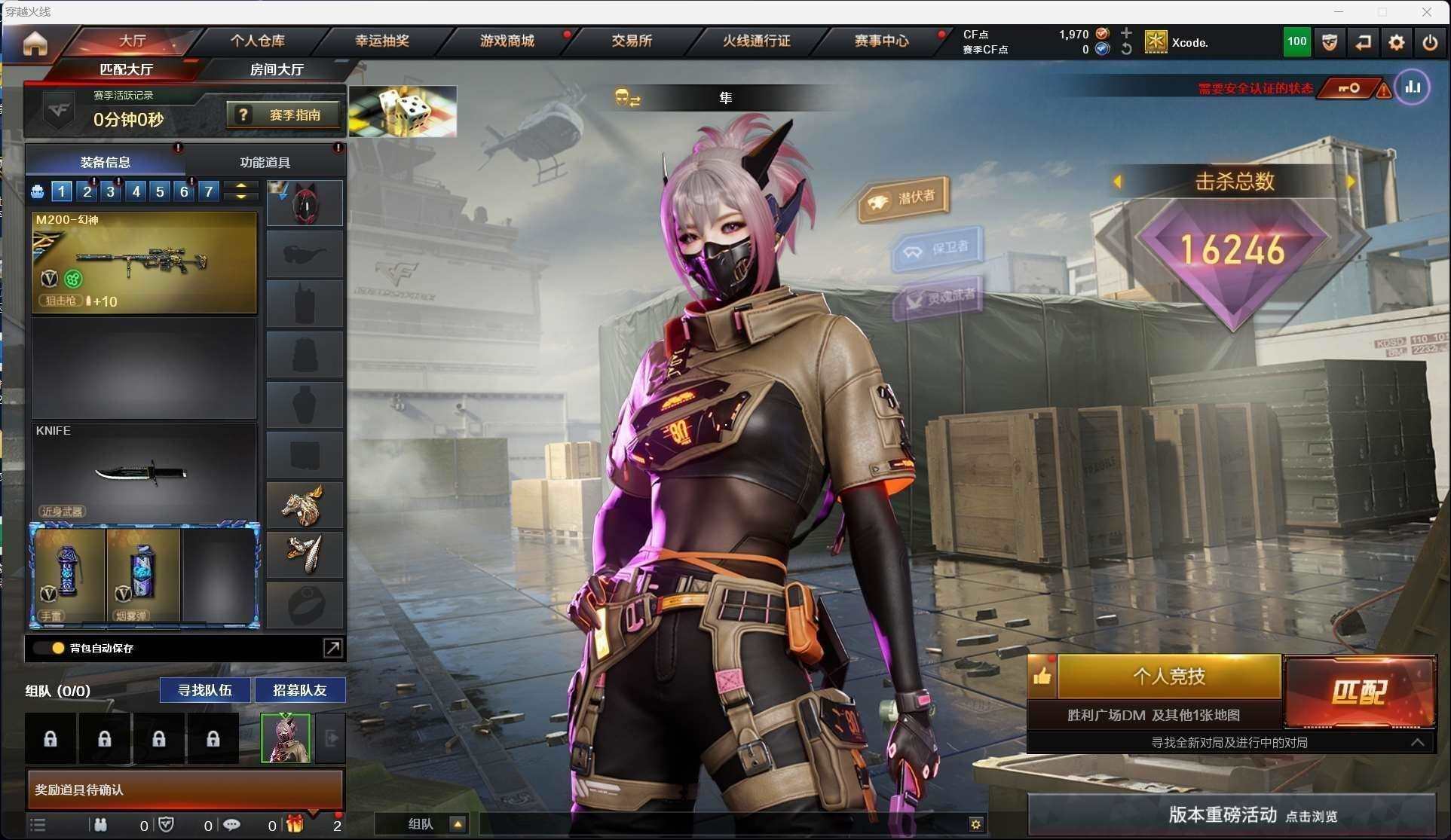This screenshot has width=1451, height=840.
Task: Close the game window
Action: (x=1426, y=12)
